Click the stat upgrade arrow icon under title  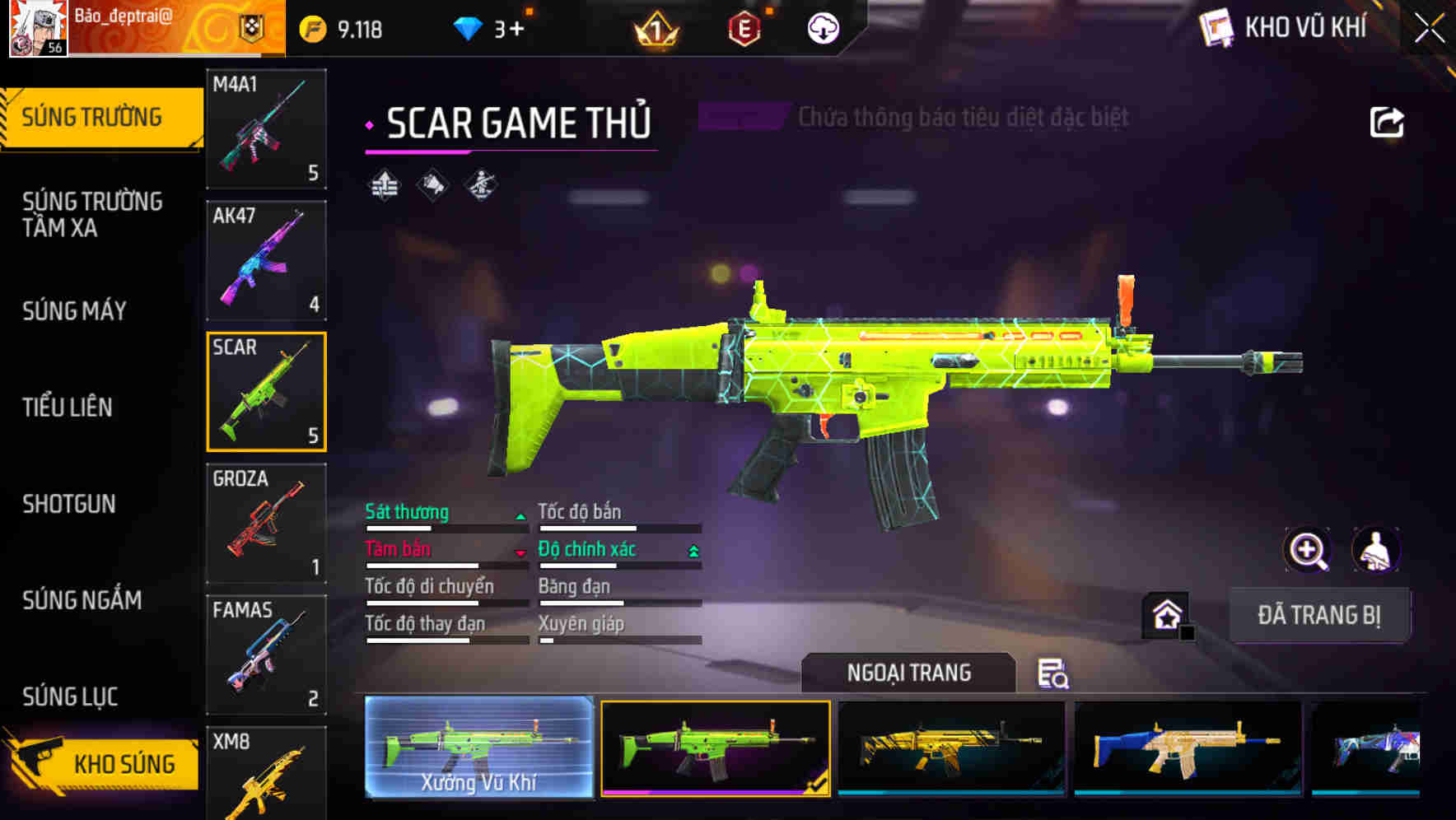coord(383,184)
